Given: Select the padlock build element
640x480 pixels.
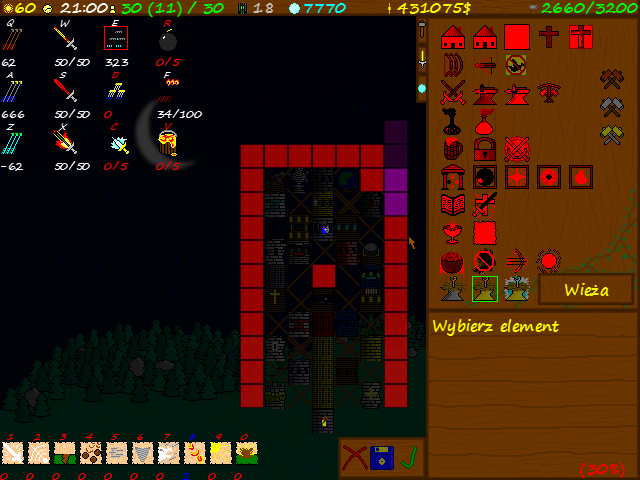Looking at the screenshot, I should point(486,150).
